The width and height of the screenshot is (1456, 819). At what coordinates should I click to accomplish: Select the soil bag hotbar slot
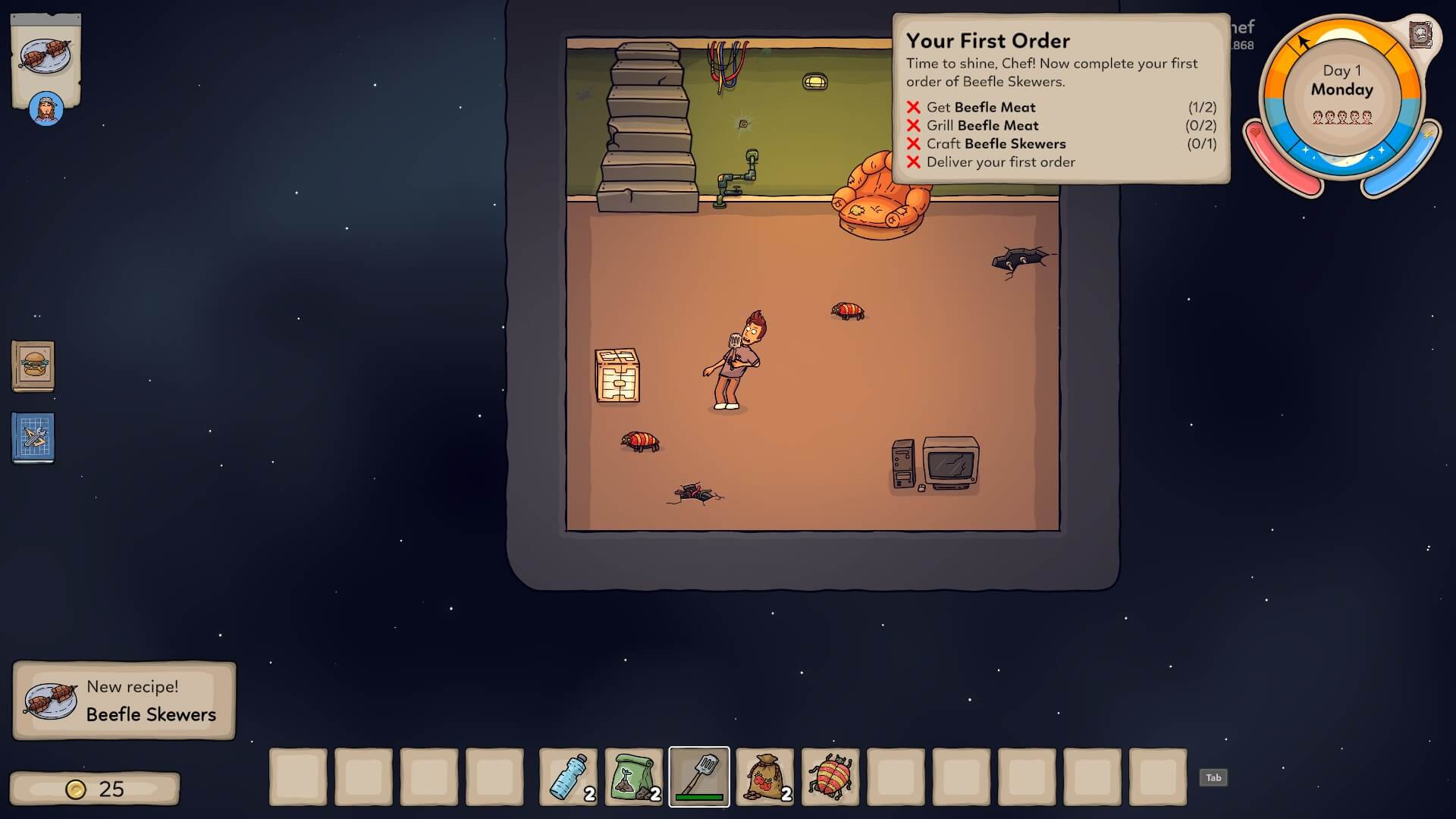point(634,777)
